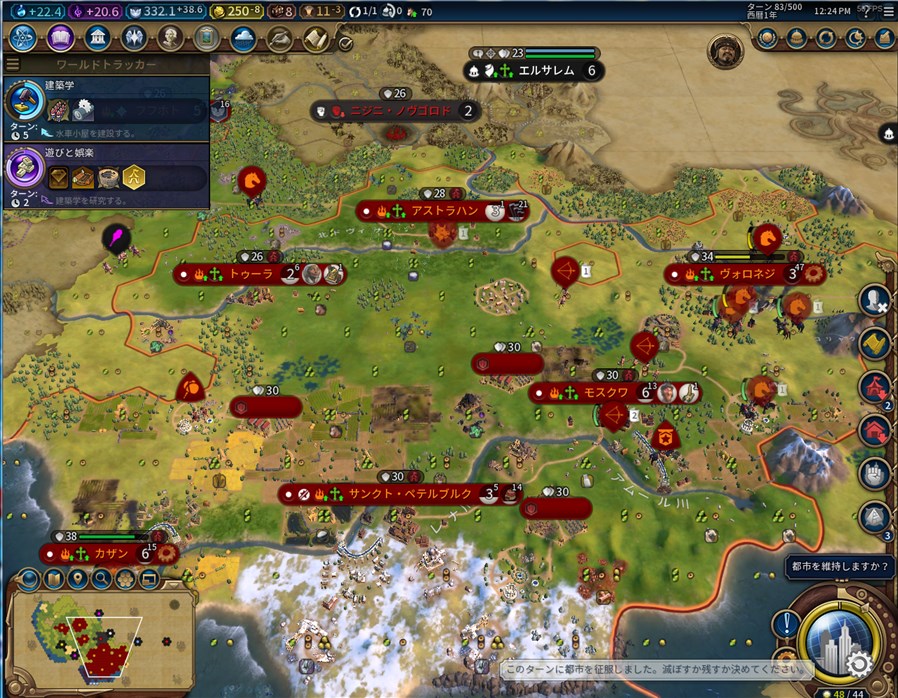
Task: Open the climate screen with the cloud icon
Action: pyautogui.click(x=243, y=38)
